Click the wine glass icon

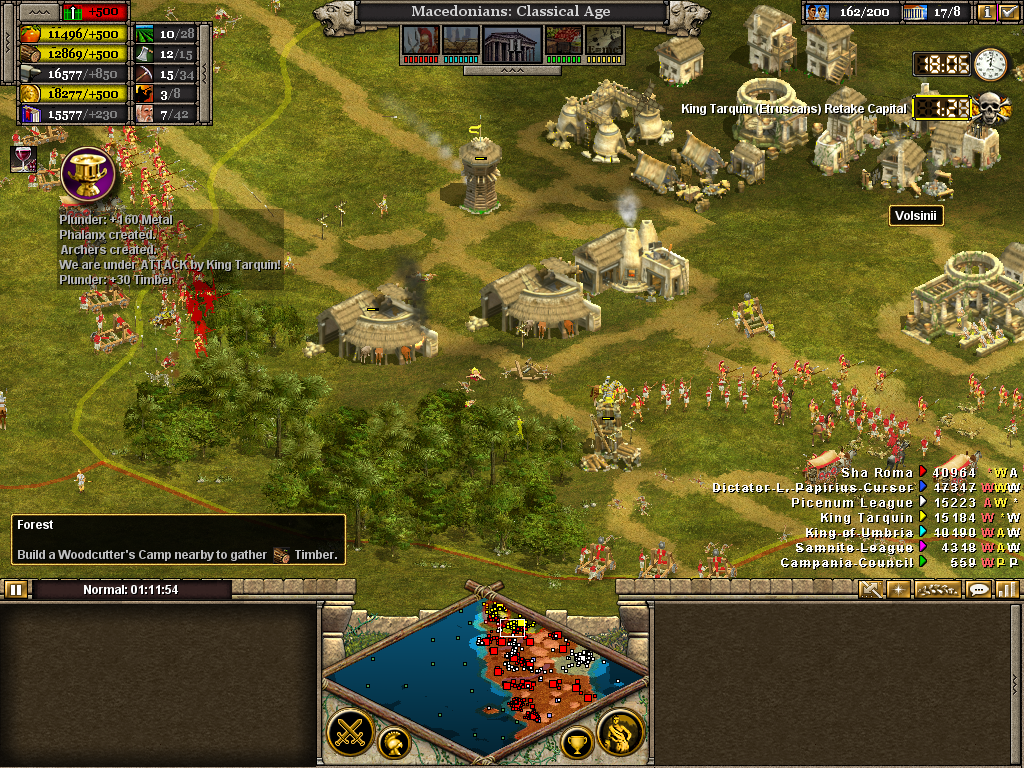click(22, 157)
